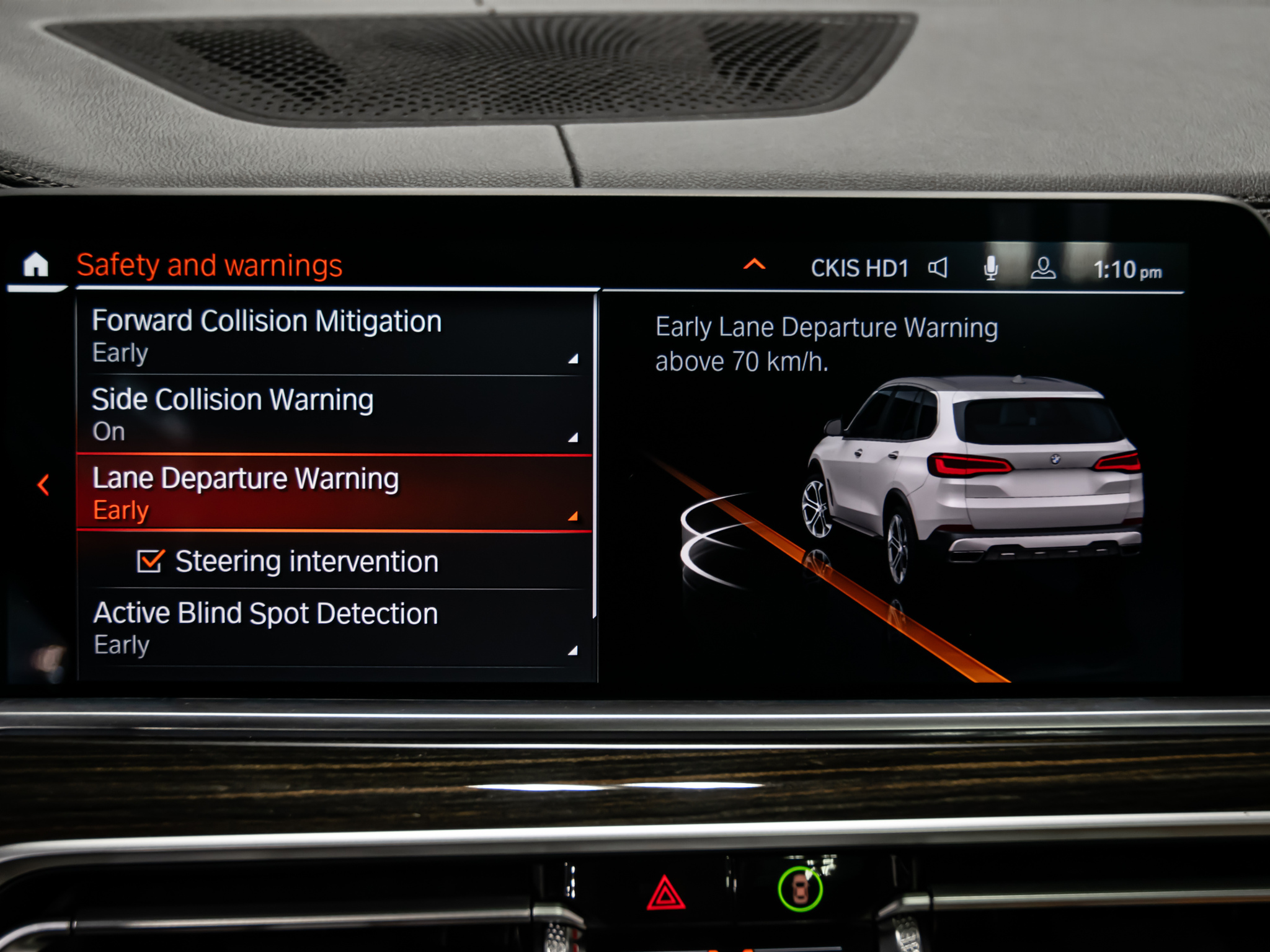The height and width of the screenshot is (952, 1270).
Task: Open Forward Collision Mitigation setting
Action: 334,336
